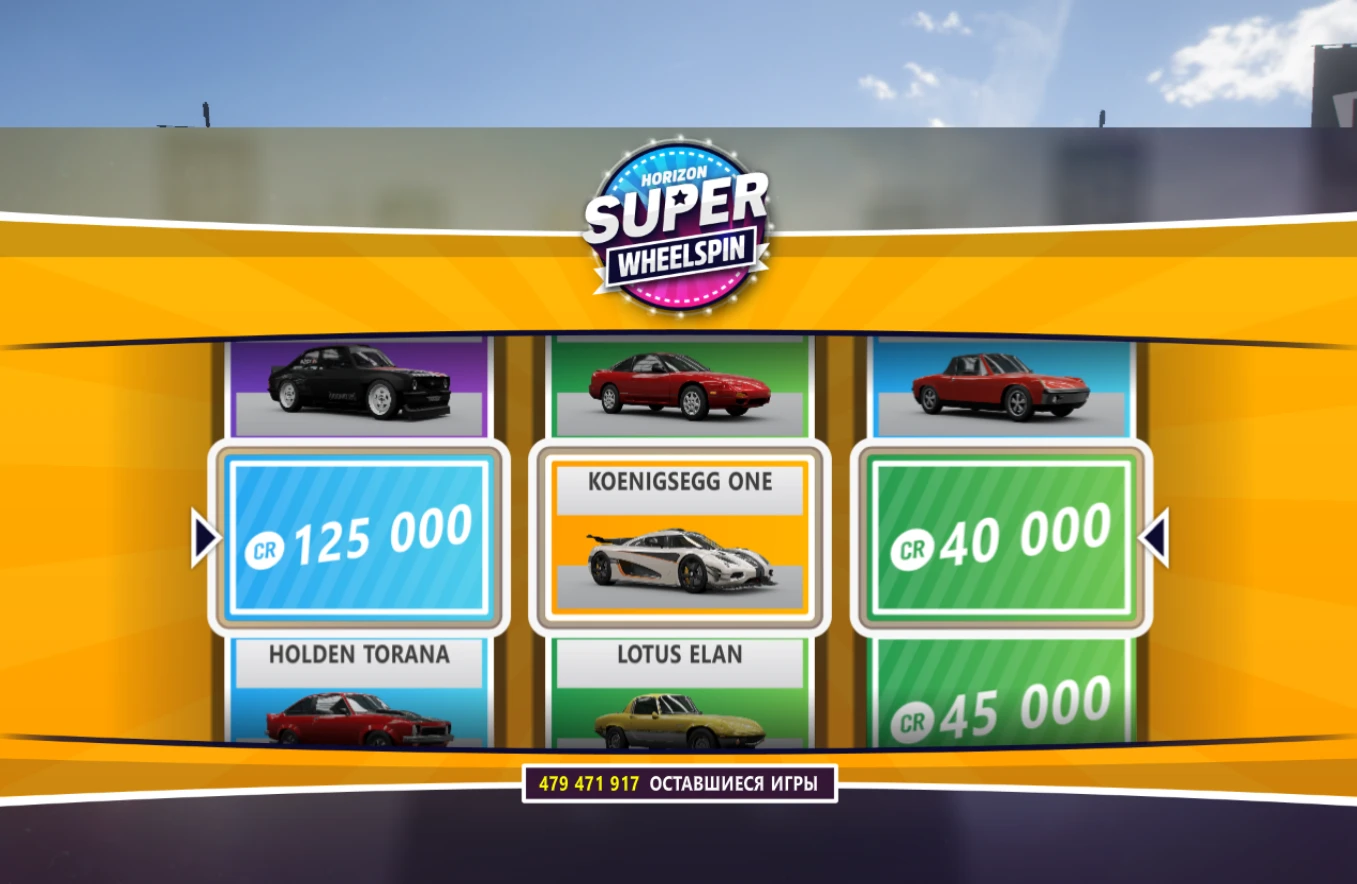Select the Koenigsegg One prize card
This screenshot has height=884, width=1357.
click(x=678, y=535)
